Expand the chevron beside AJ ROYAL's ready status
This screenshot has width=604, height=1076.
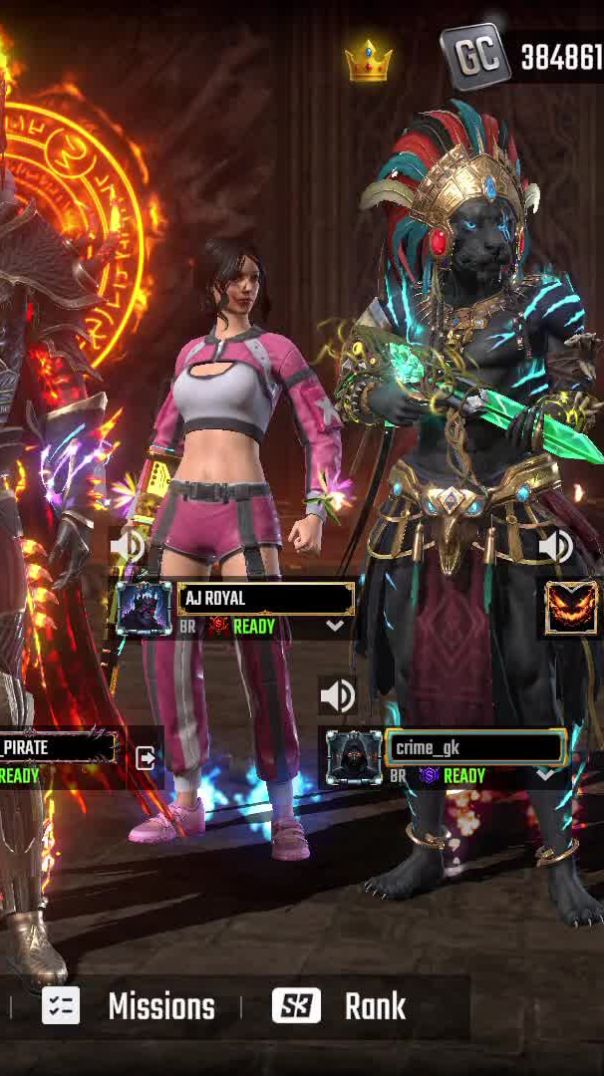pyautogui.click(x=335, y=626)
